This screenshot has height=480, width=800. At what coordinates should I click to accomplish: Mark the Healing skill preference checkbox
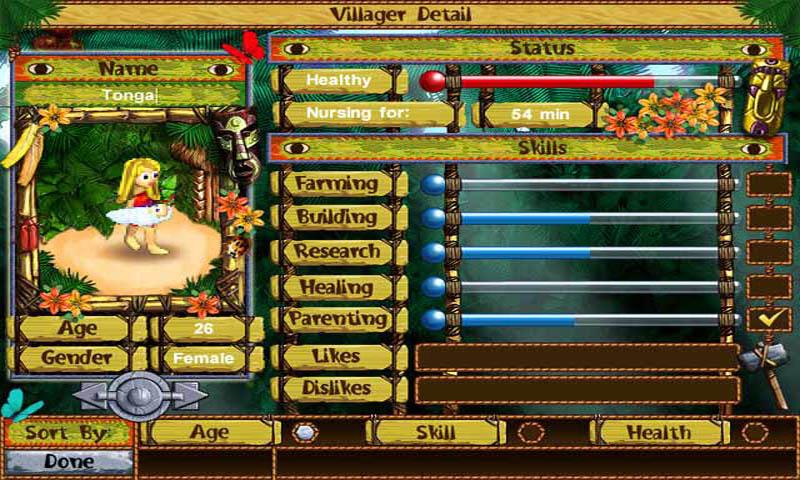pos(768,286)
